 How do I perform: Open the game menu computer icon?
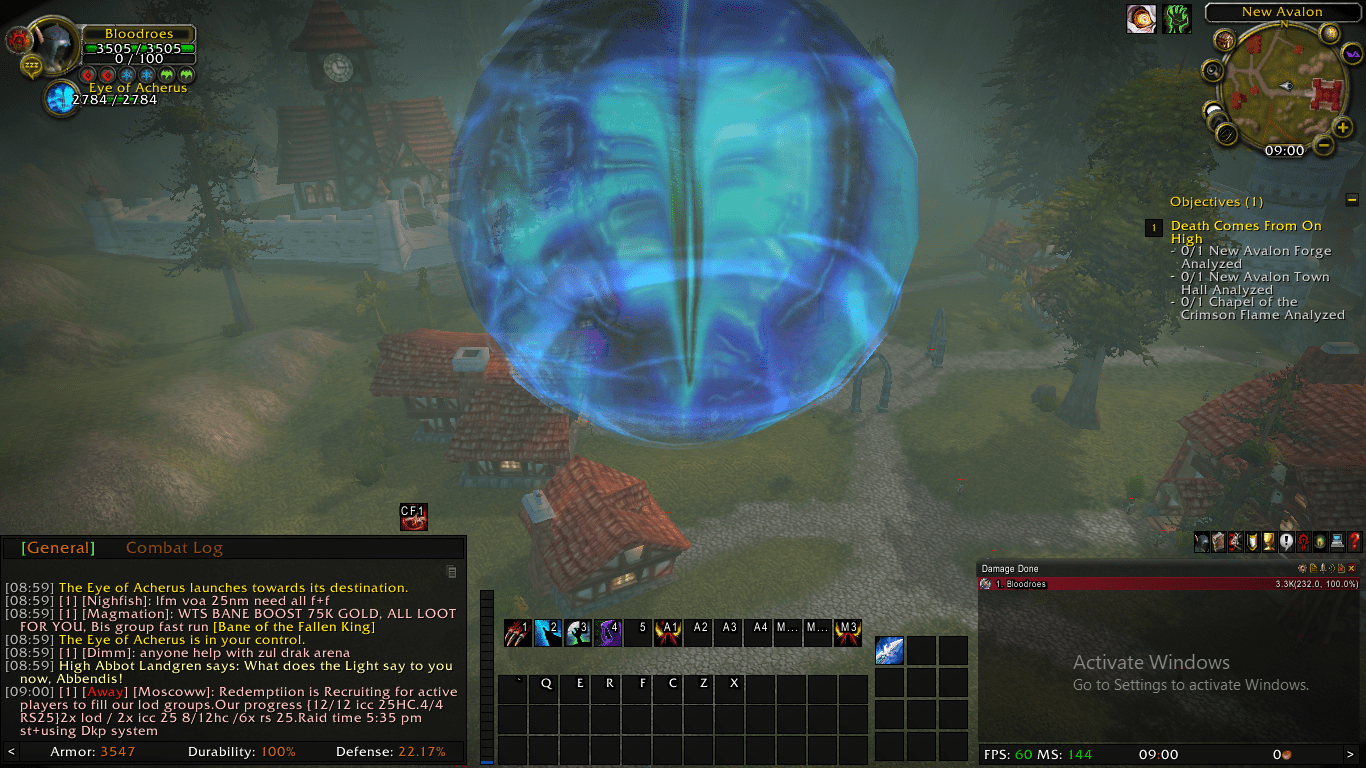1337,542
